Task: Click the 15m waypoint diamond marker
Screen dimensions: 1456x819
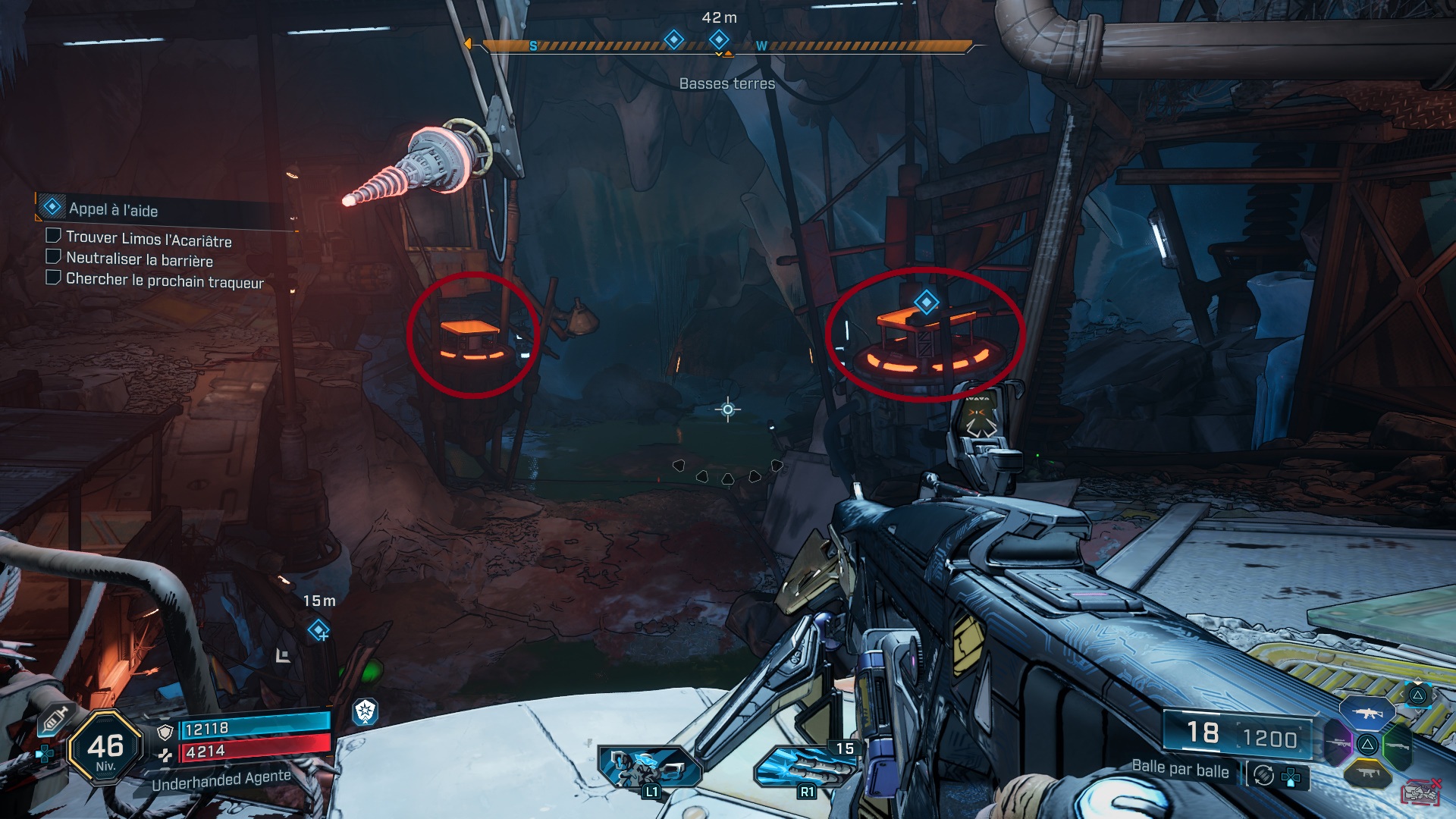Action: click(318, 629)
